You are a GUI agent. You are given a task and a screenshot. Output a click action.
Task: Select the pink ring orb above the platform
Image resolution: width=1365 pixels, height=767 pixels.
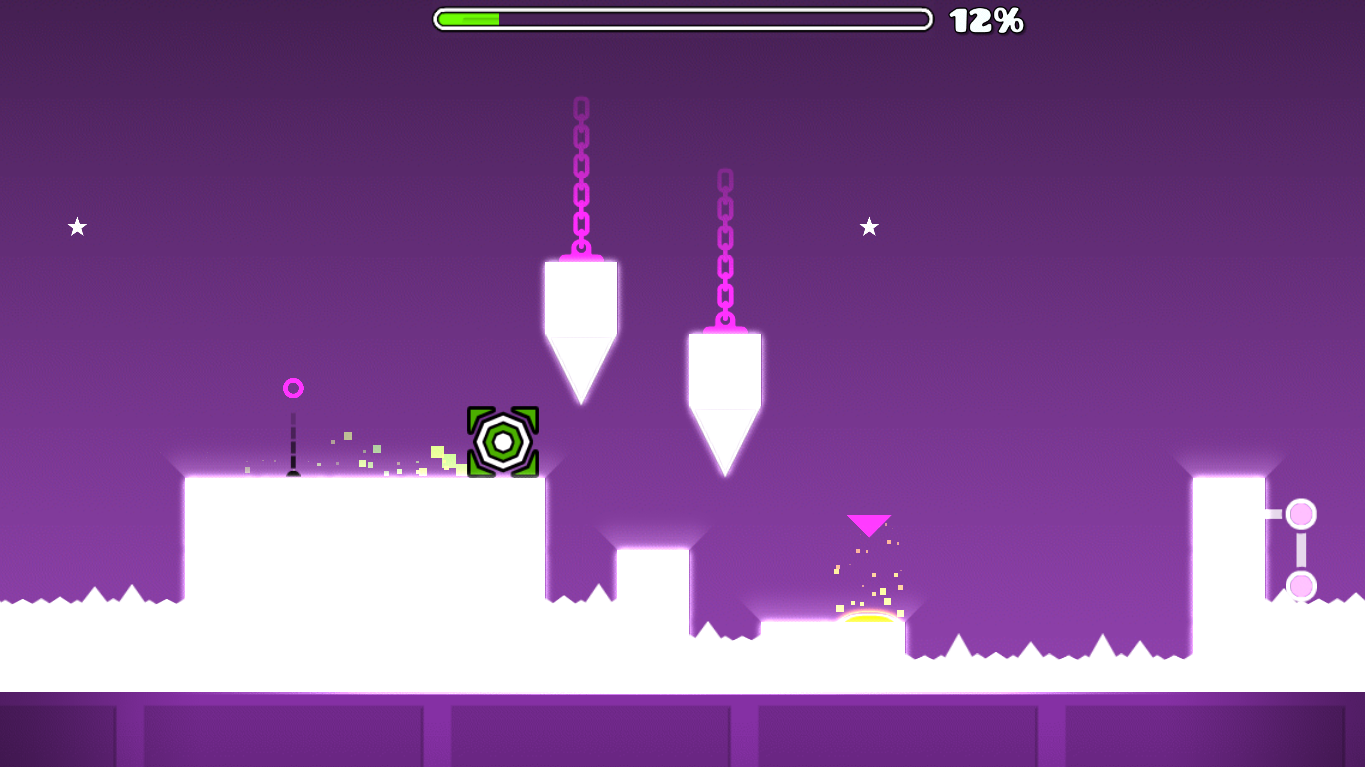293,386
